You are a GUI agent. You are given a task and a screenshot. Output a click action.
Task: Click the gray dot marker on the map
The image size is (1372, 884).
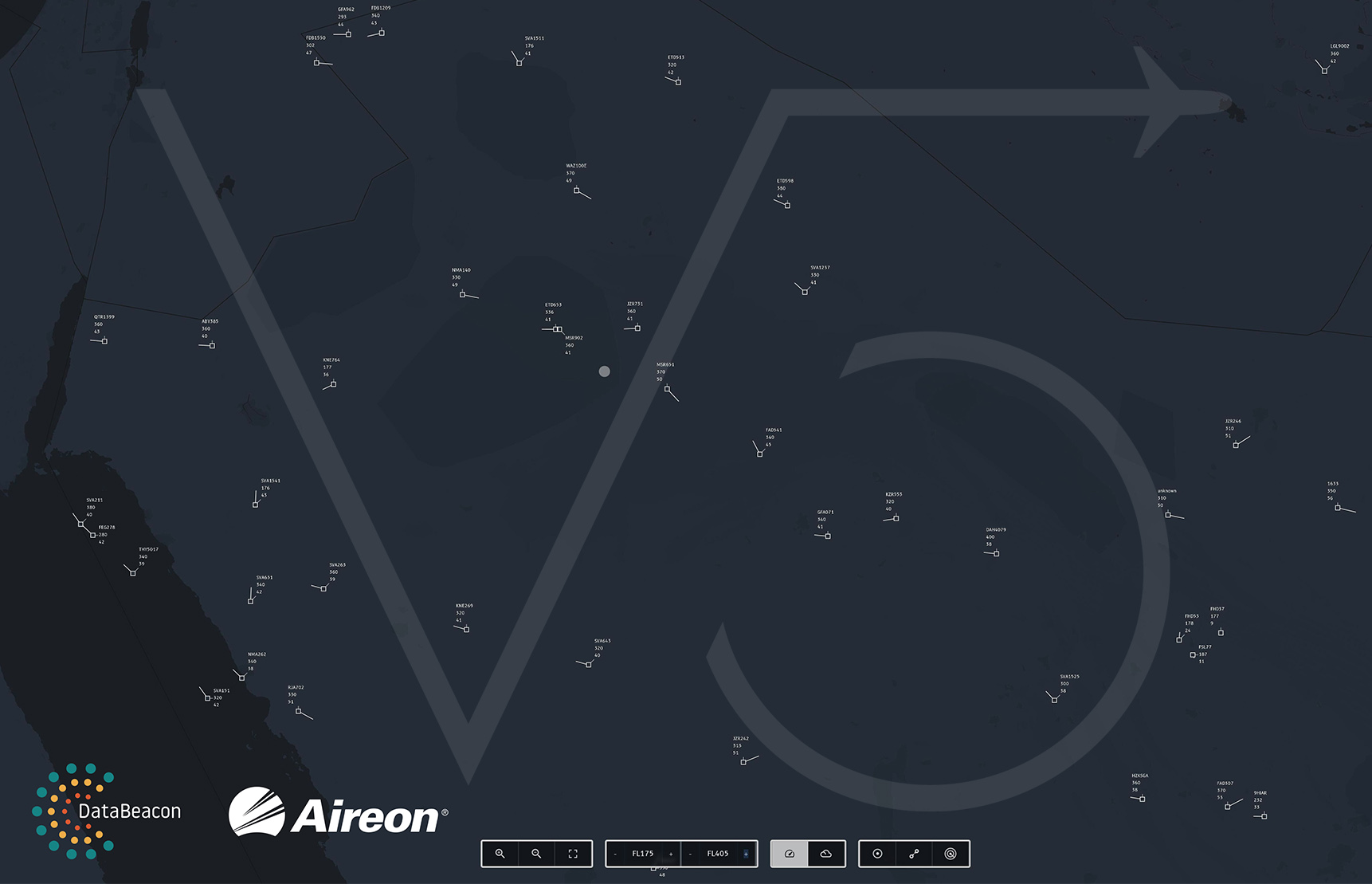tap(604, 371)
